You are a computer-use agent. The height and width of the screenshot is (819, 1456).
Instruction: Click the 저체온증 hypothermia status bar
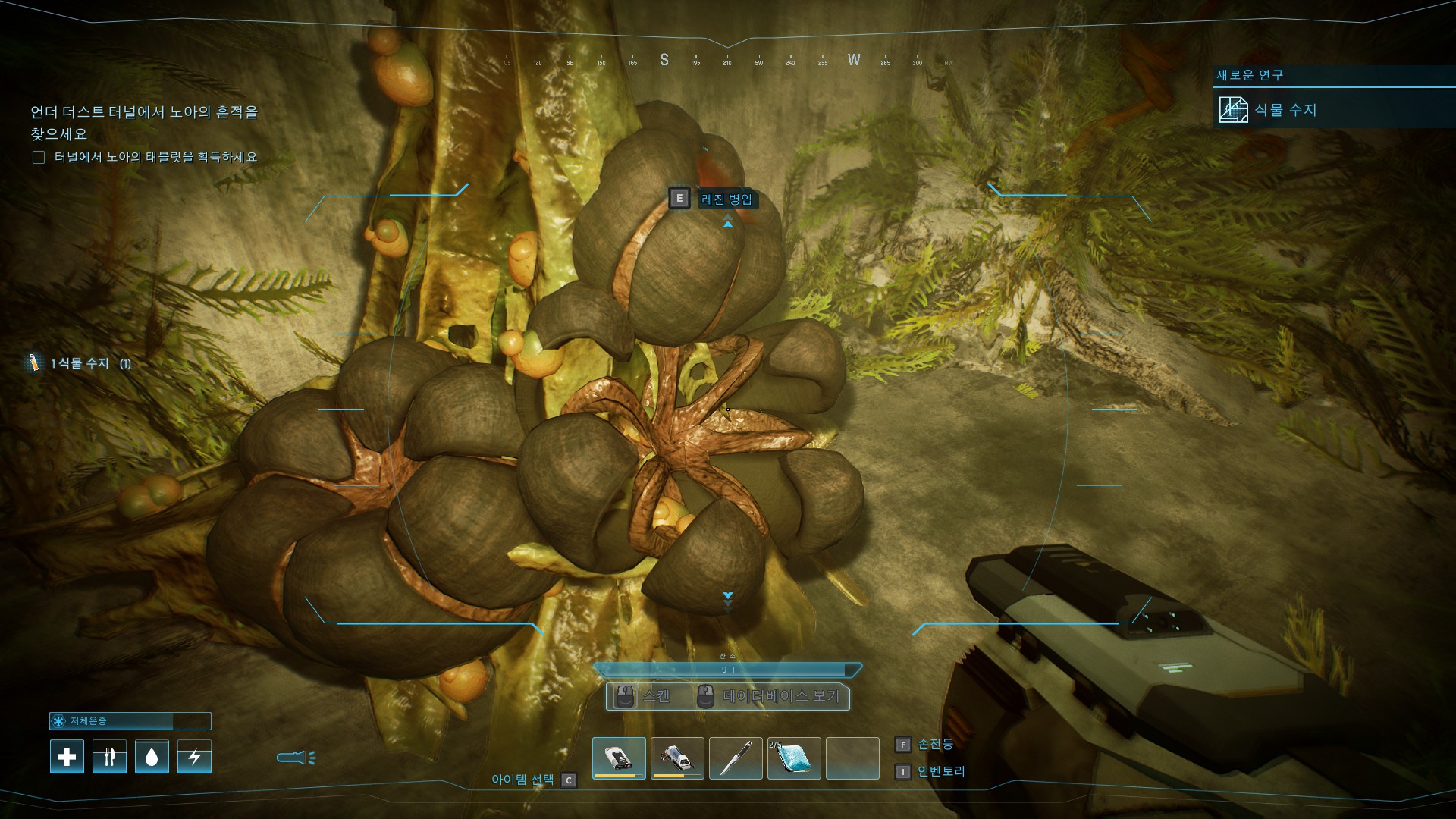point(130,721)
